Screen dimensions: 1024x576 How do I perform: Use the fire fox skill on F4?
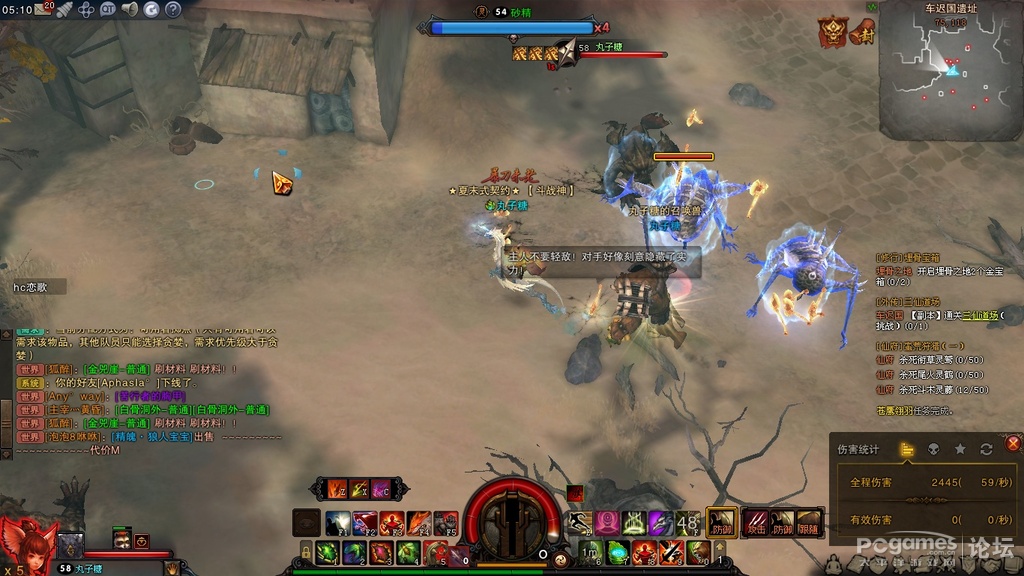(x=419, y=523)
